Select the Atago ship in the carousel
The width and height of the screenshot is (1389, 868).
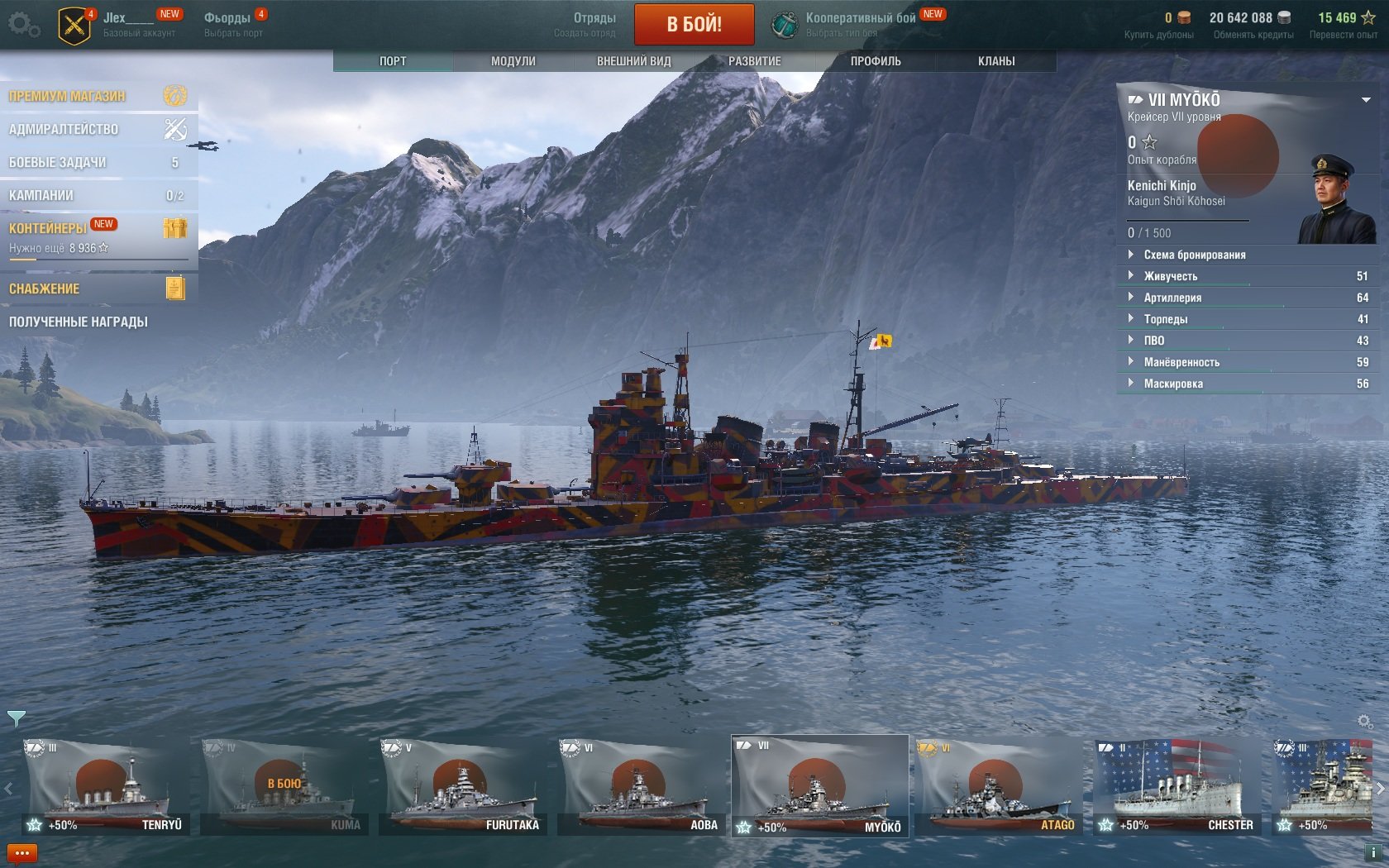click(x=997, y=787)
